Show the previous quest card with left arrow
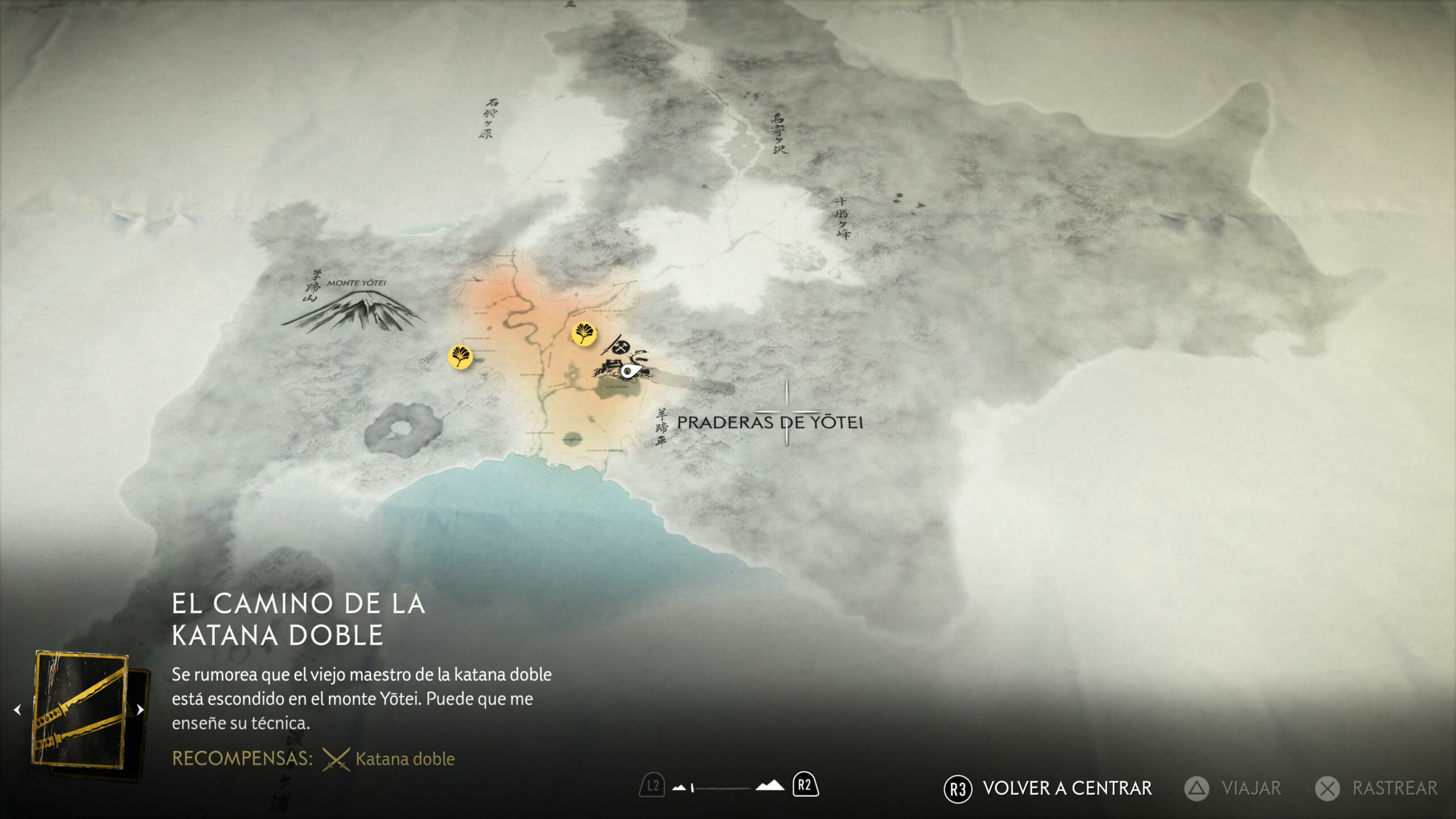1456x819 pixels. [x=18, y=710]
